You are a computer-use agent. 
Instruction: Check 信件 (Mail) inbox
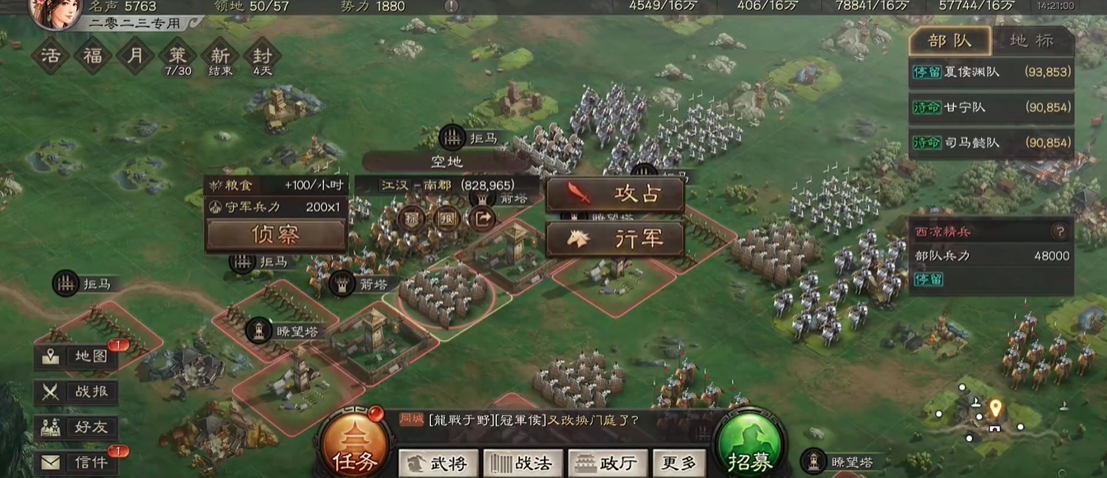point(78,461)
